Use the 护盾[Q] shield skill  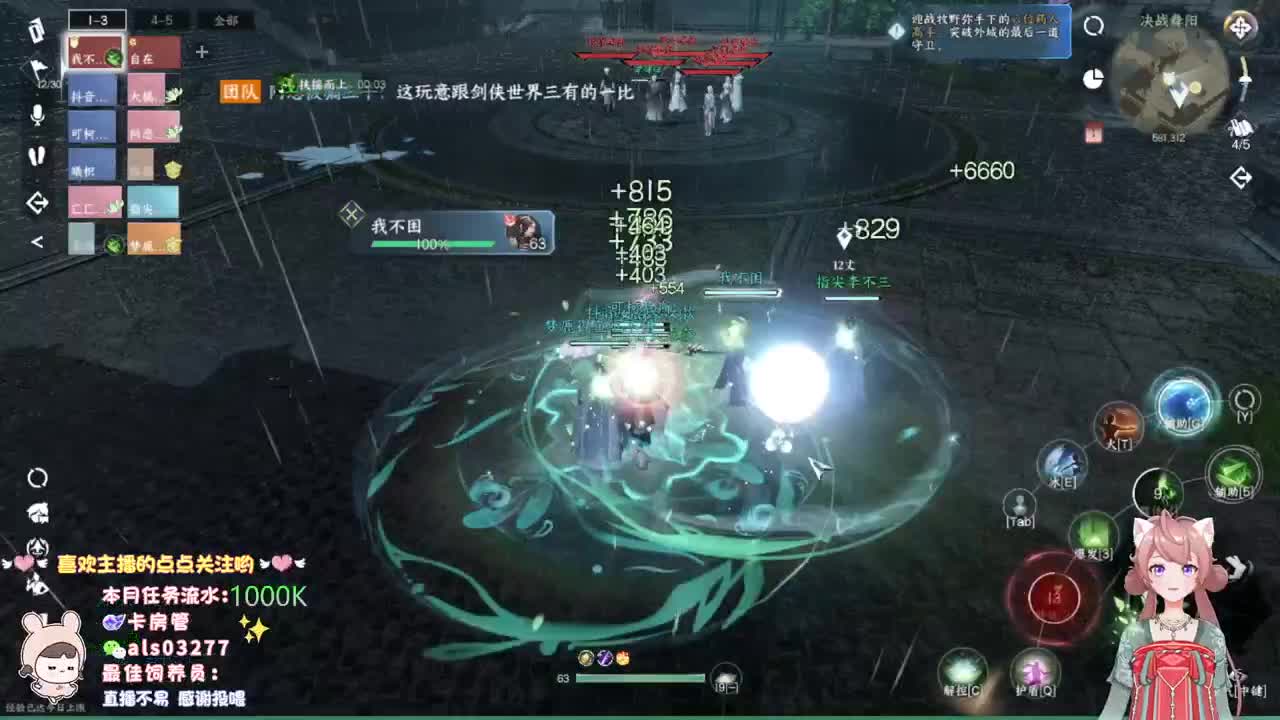(x=1034, y=668)
